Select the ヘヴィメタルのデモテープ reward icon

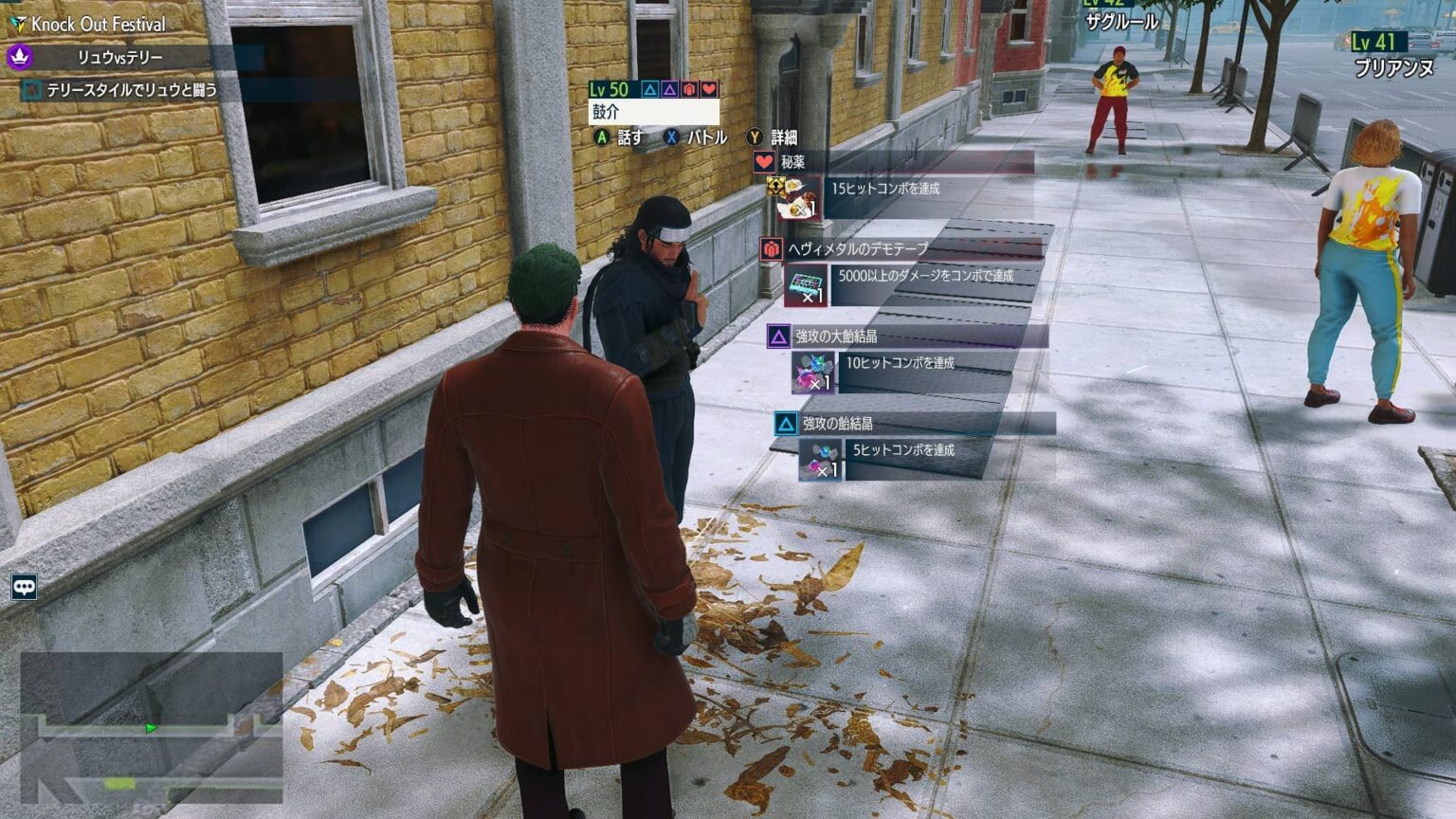(x=806, y=284)
